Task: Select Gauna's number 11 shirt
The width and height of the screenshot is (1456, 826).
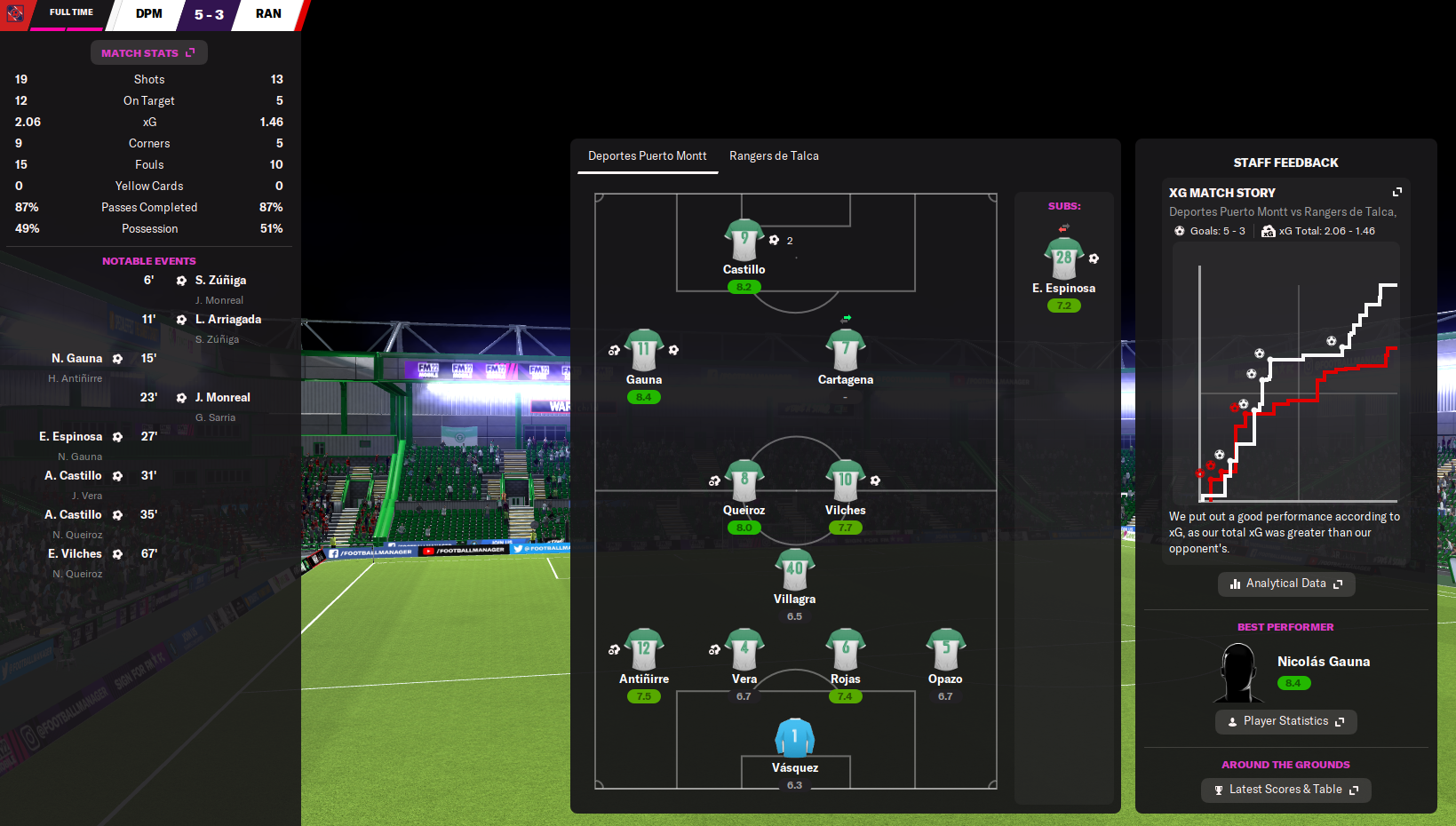Action: 644,351
